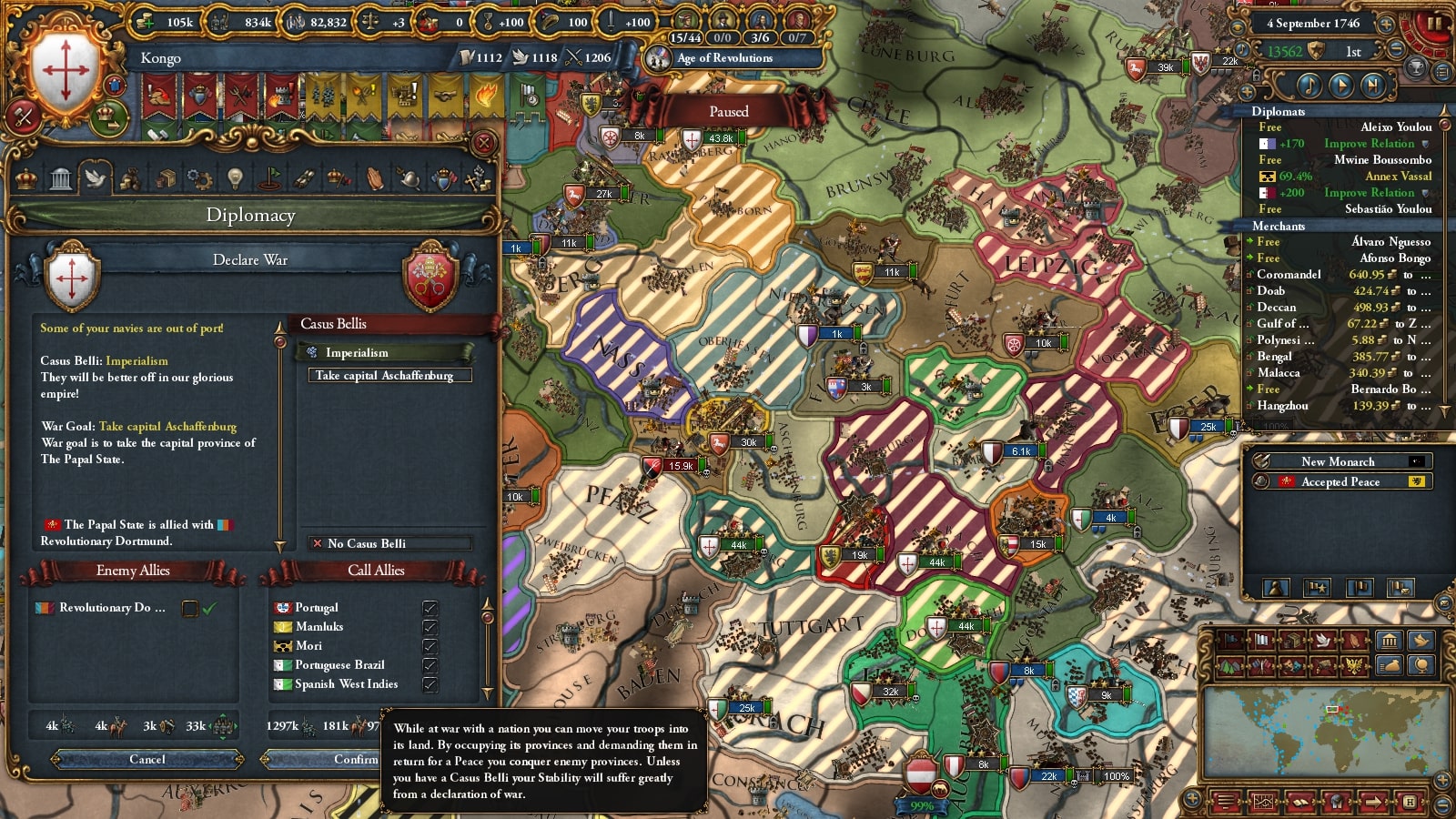The image size is (1456, 819).
Task: Click the pause button beside the date
Action: (1433, 23)
